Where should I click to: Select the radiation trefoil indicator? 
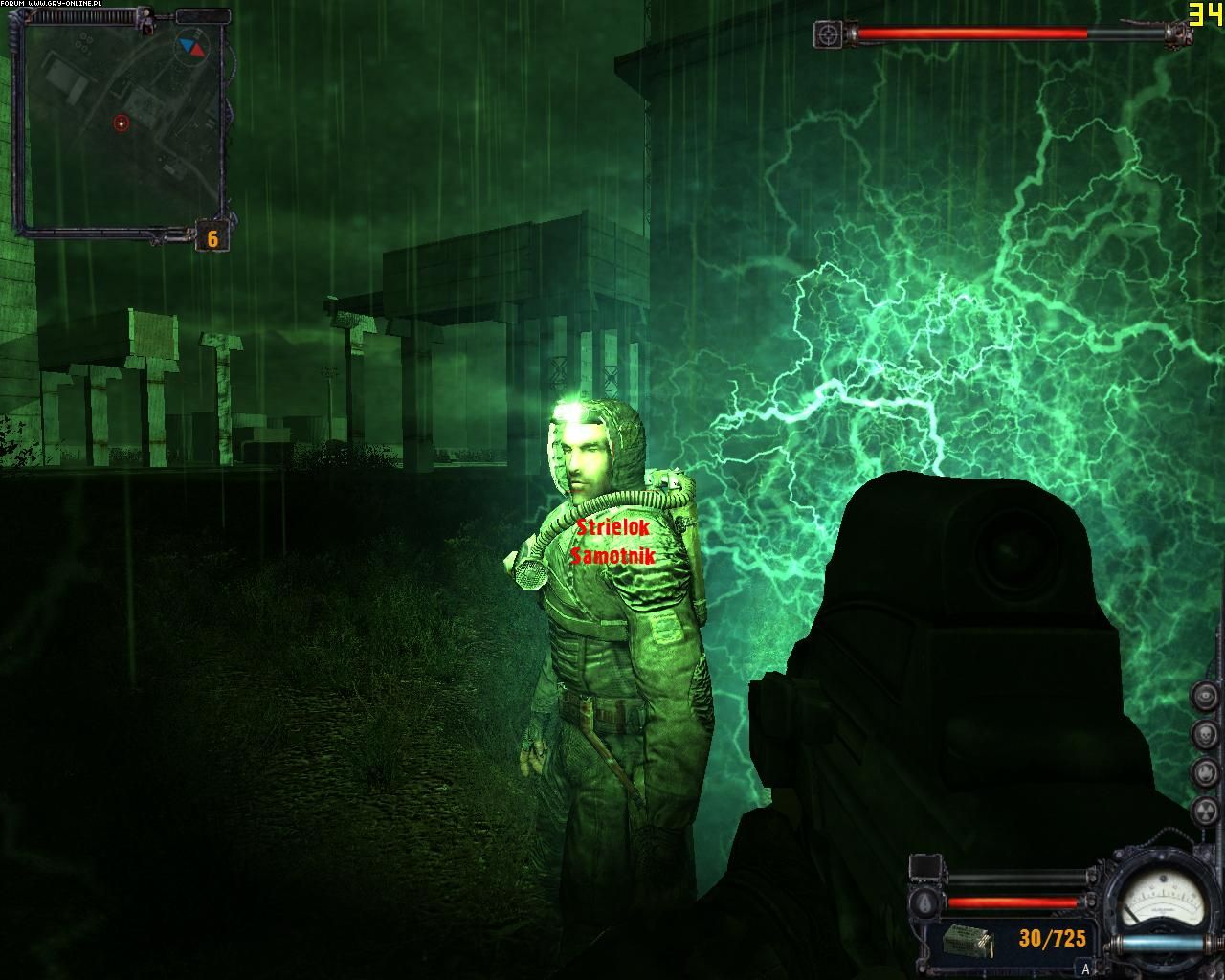click(x=1205, y=810)
